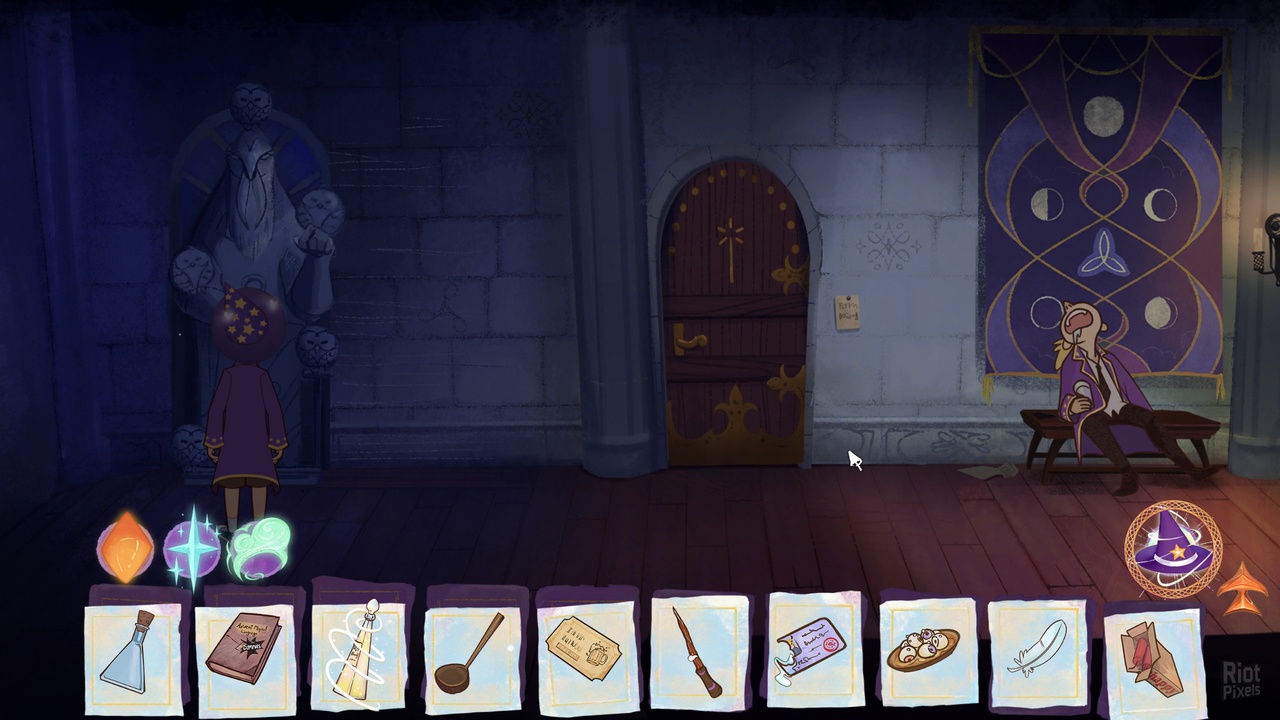This screenshot has height=720, width=1280.
Task: Select the white feather item
Action: click(1038, 650)
